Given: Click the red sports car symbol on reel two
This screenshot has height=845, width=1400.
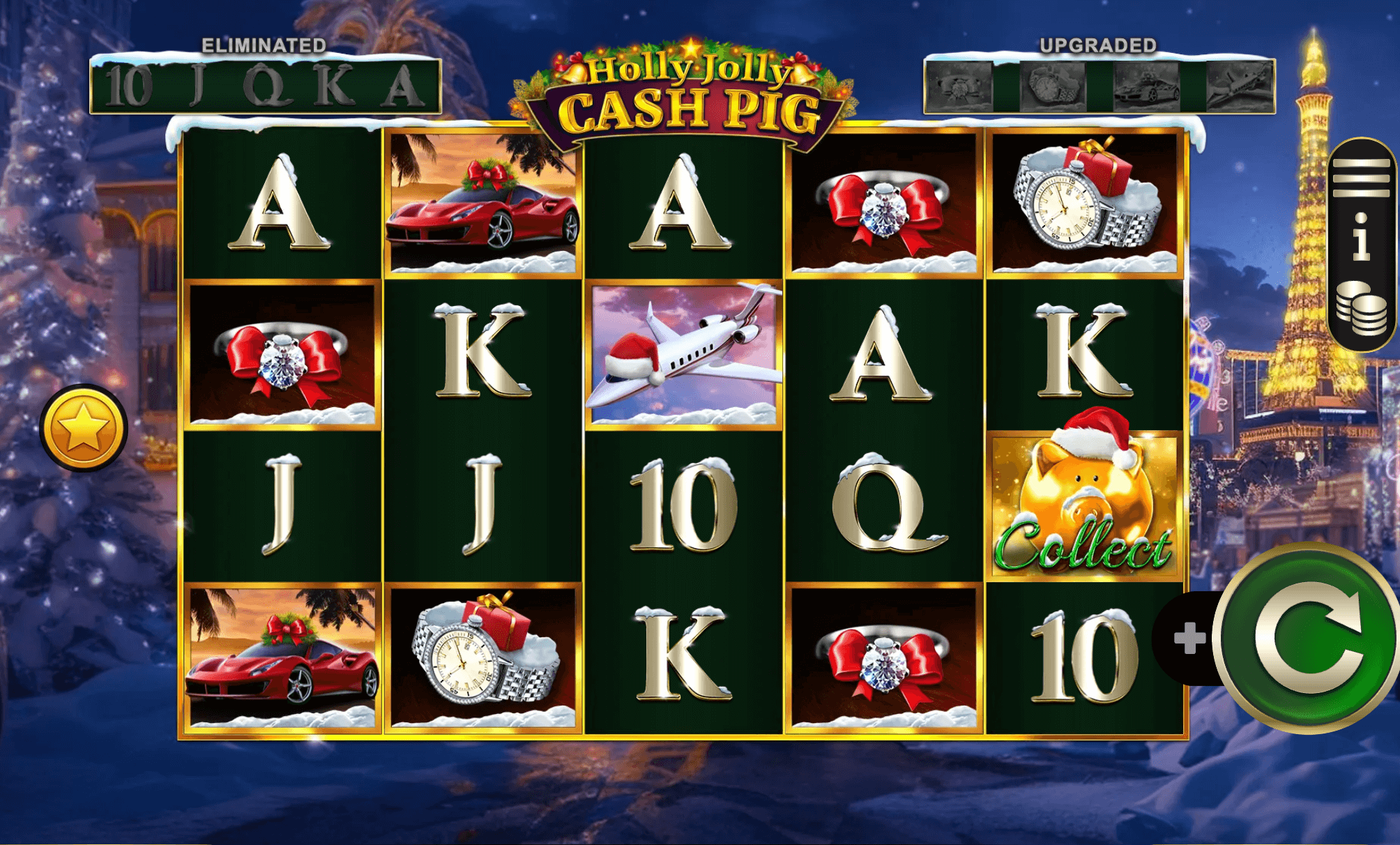Looking at the screenshot, I should coord(481,201).
